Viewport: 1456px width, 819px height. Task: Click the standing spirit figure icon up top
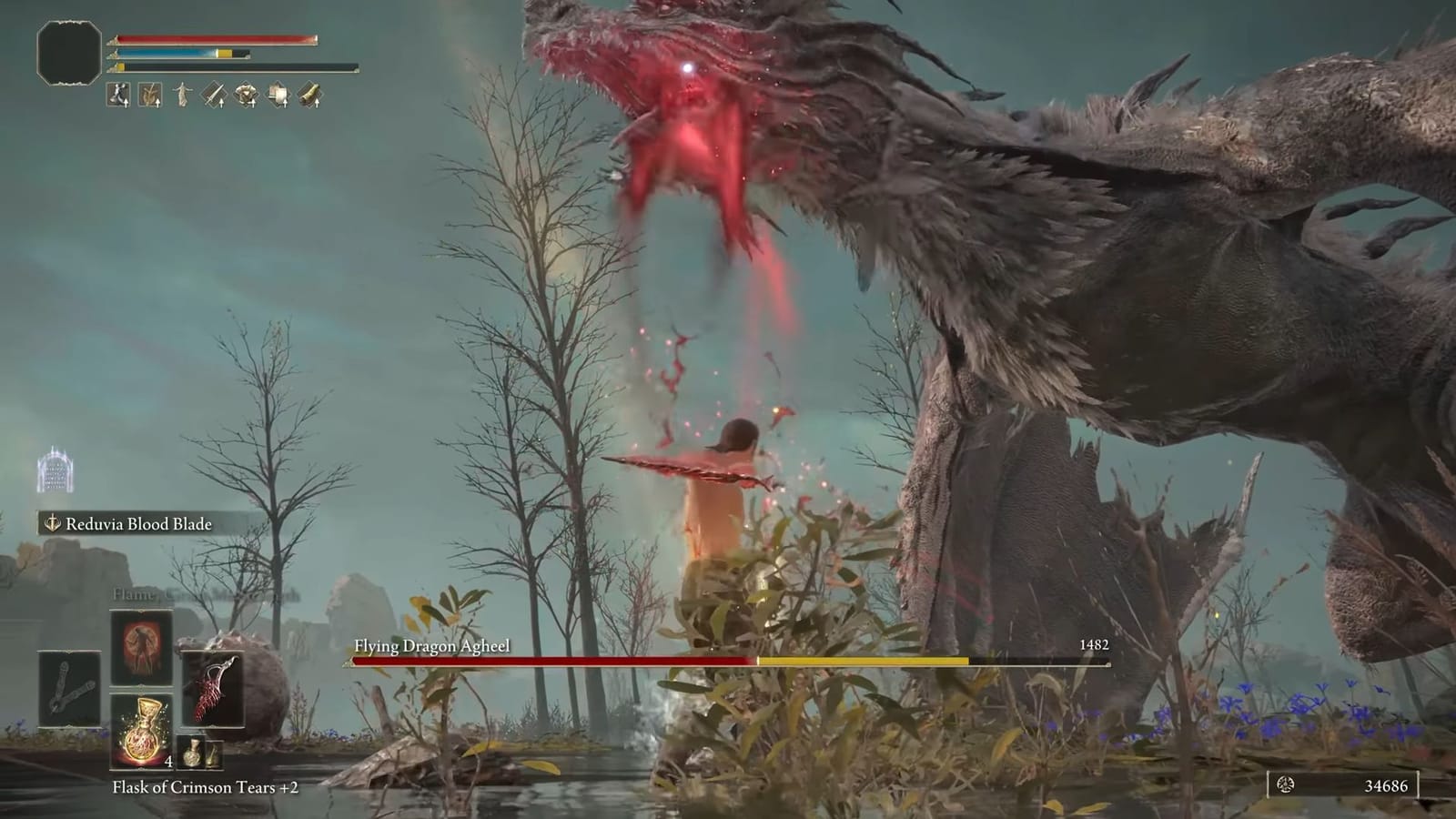pyautogui.click(x=182, y=92)
